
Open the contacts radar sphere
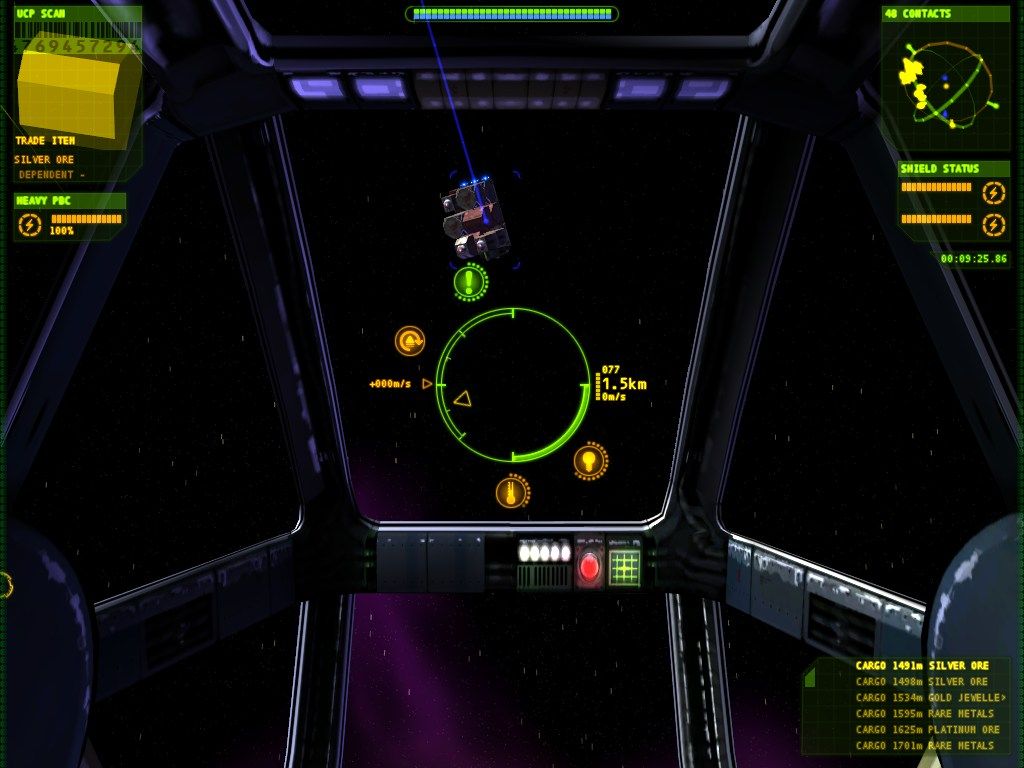[945, 84]
